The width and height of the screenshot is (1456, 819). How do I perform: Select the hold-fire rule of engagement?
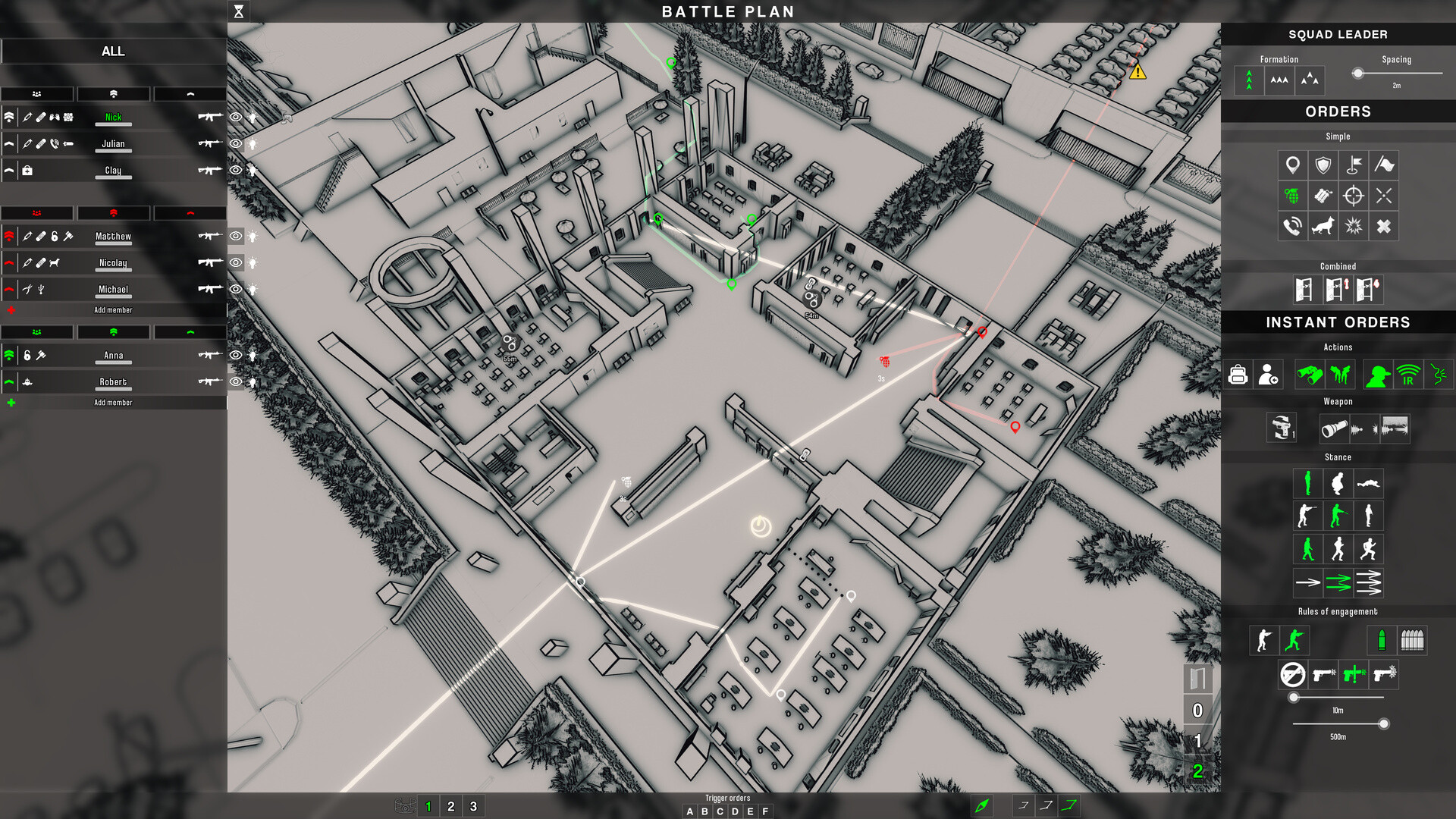(x=1292, y=674)
